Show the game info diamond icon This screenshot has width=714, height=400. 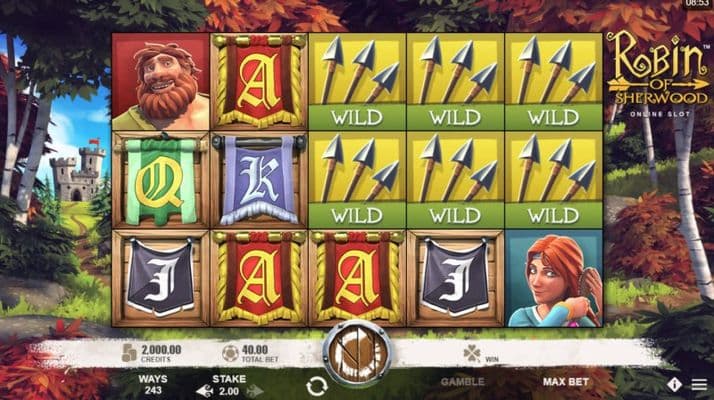(675, 384)
